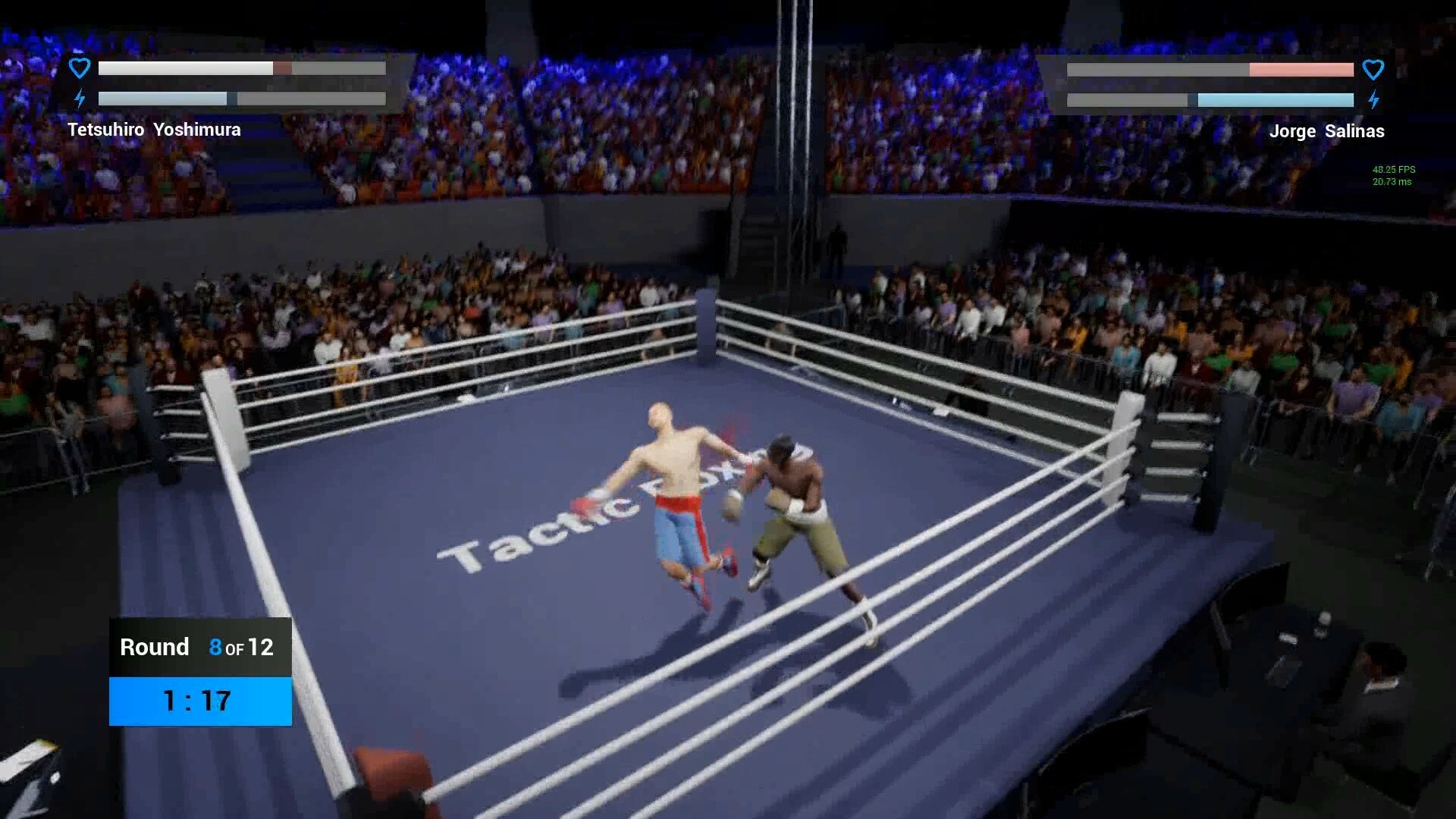
Task: Click the FPS counter readout
Action: (1392, 170)
